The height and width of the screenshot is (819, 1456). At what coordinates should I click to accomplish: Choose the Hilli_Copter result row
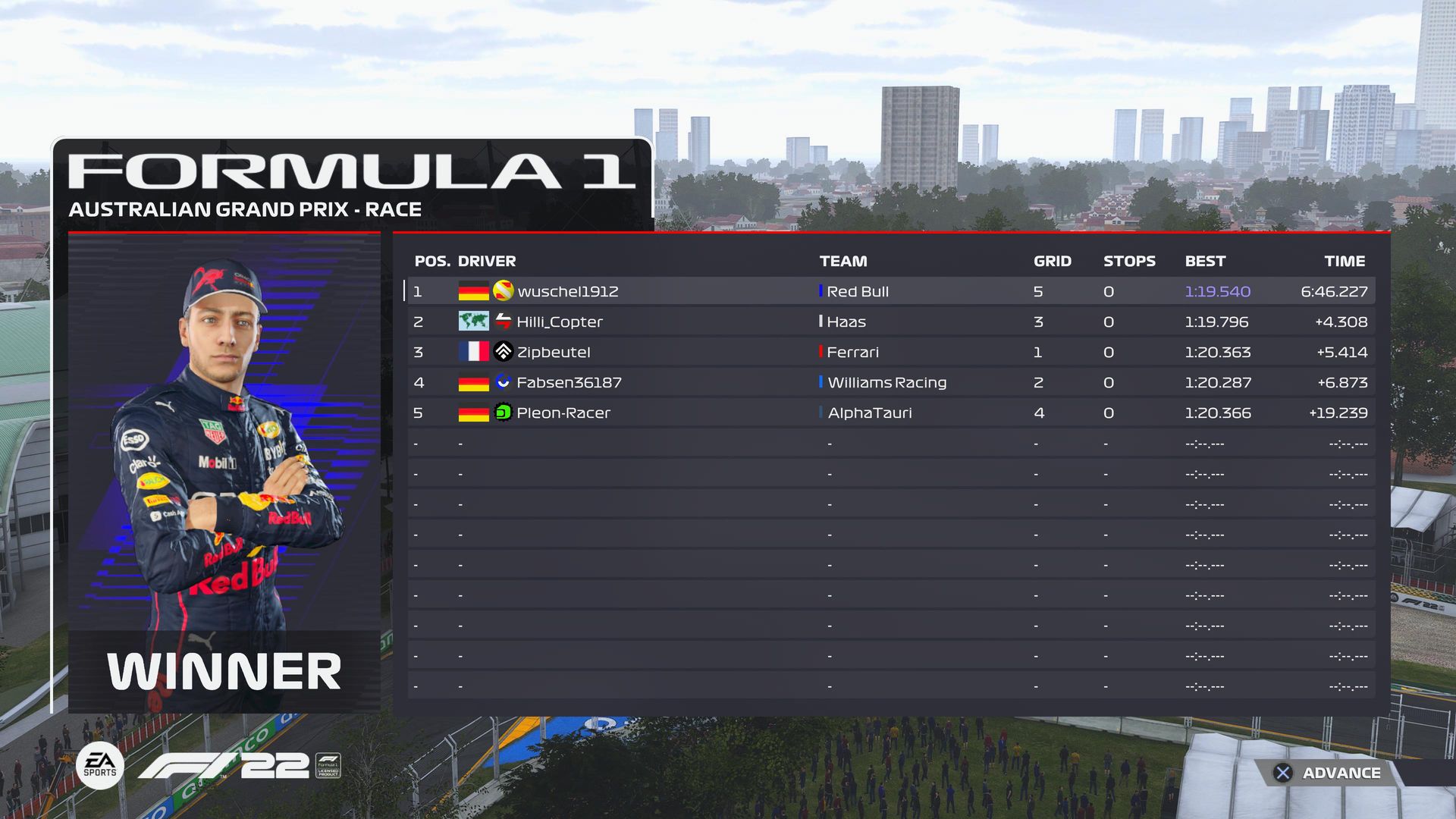(890, 322)
